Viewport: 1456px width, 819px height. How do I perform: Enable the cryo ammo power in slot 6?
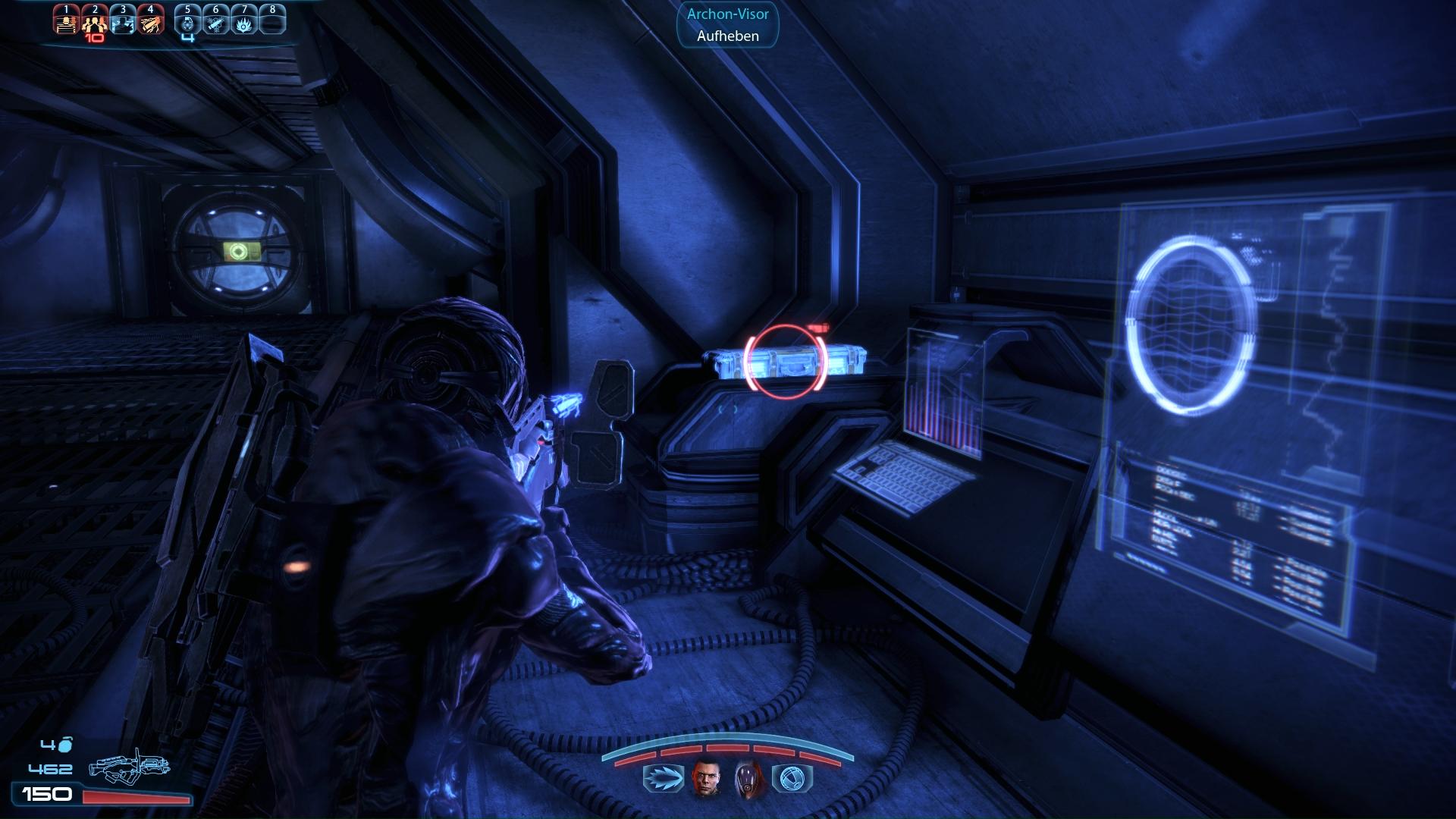(216, 21)
